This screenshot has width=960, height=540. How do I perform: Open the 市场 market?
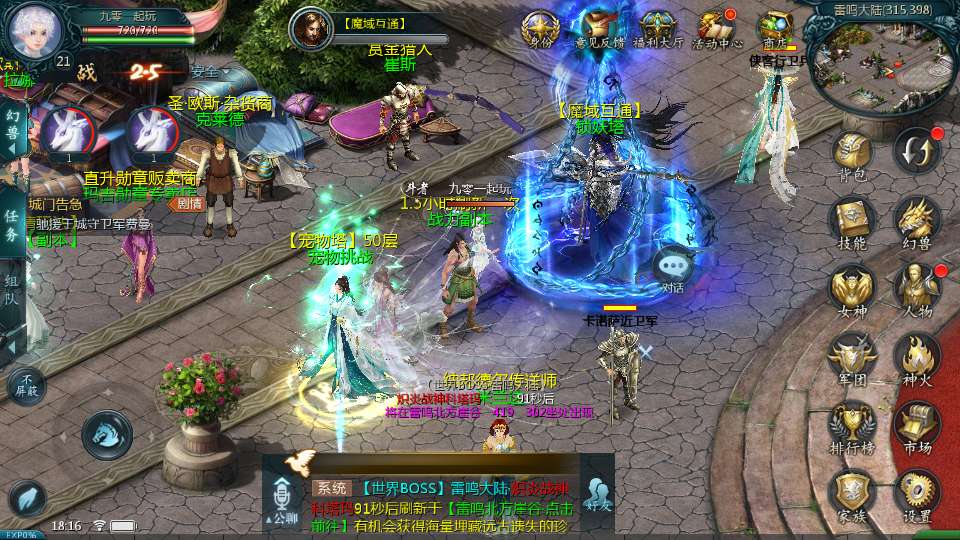(916, 423)
